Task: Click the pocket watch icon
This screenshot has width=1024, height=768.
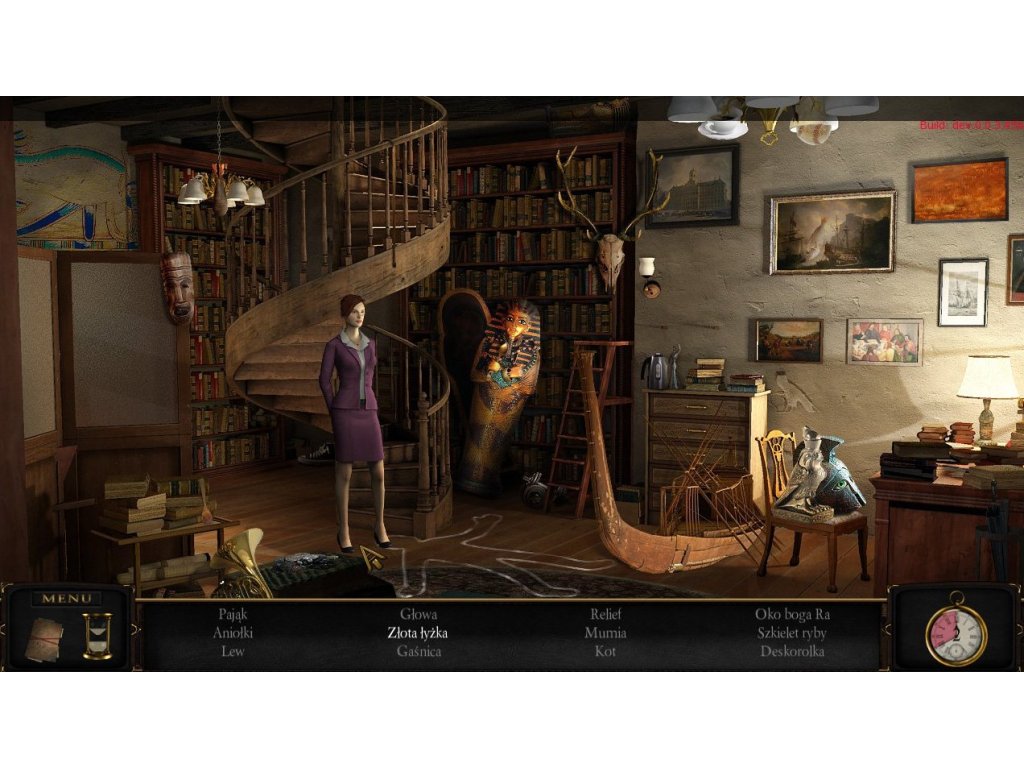Action: [955, 633]
